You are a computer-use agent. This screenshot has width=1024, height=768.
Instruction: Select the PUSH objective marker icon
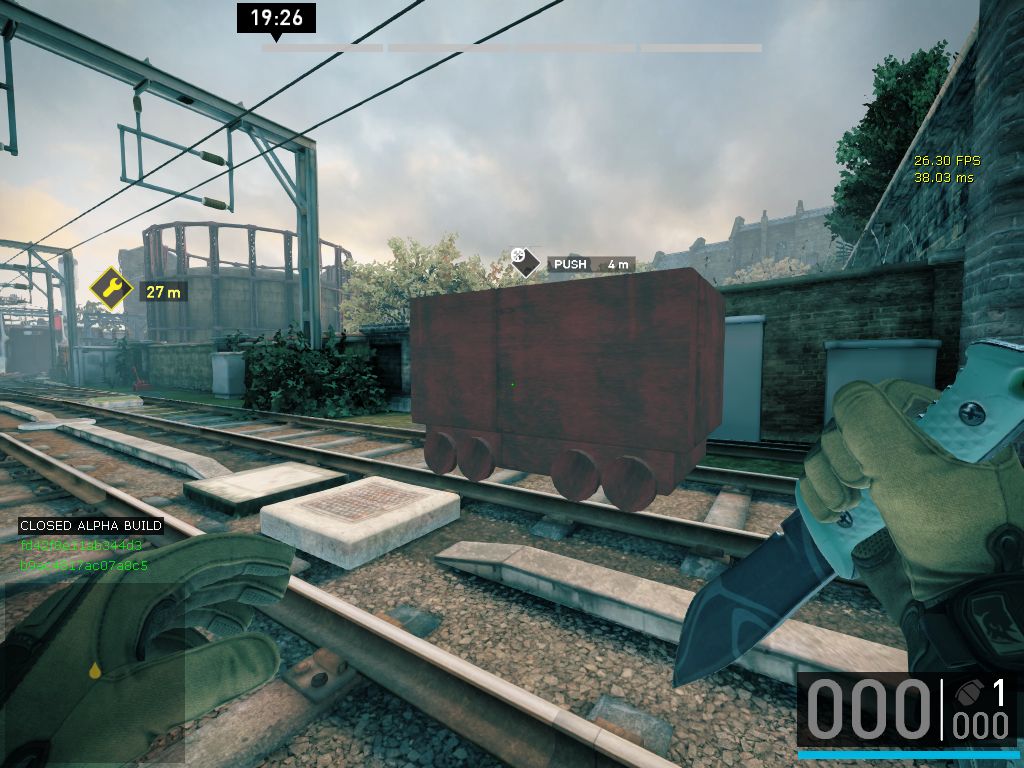tap(521, 261)
